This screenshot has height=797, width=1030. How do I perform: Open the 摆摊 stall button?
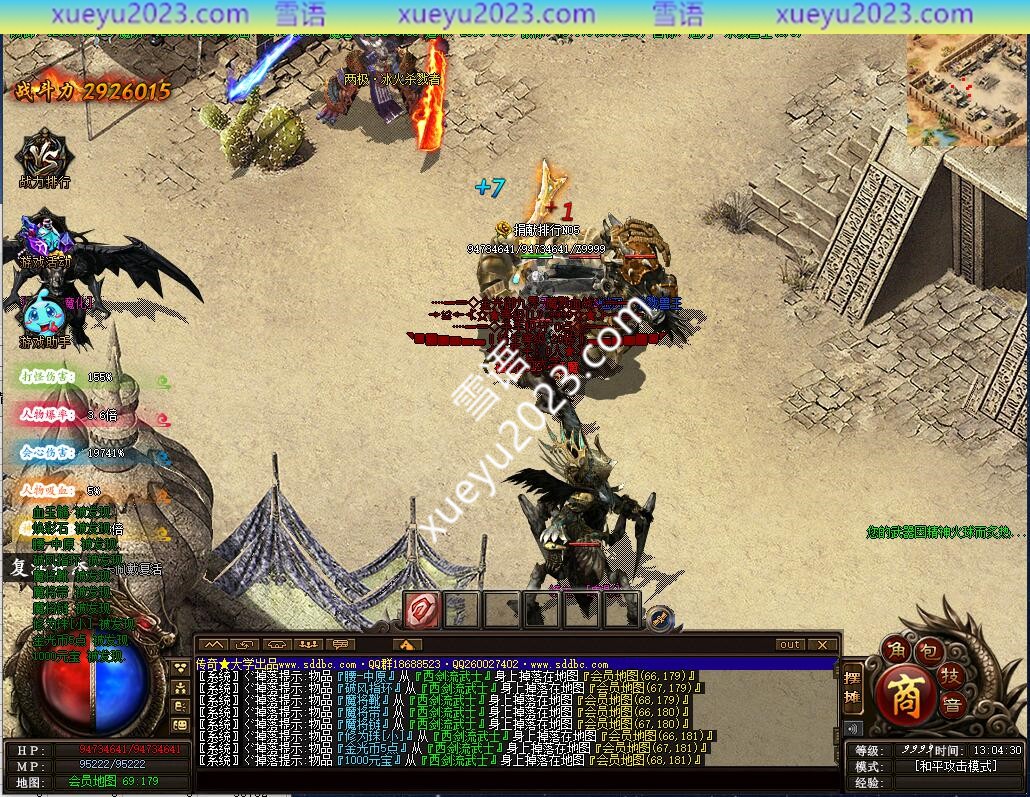(852, 687)
